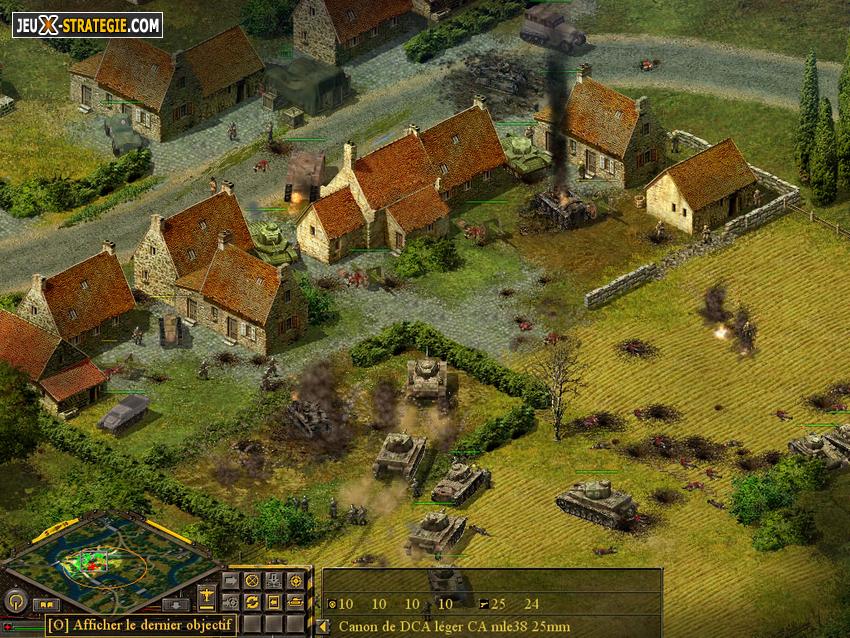
Task: Select the grey right-arrow move command
Action: point(231,580)
